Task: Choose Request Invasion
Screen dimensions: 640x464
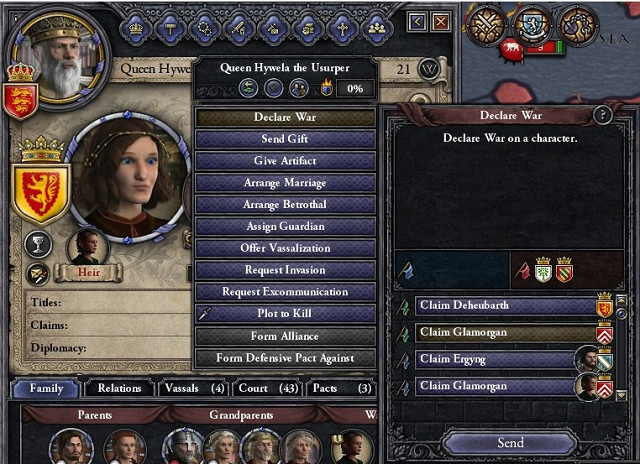Action: coord(285,270)
